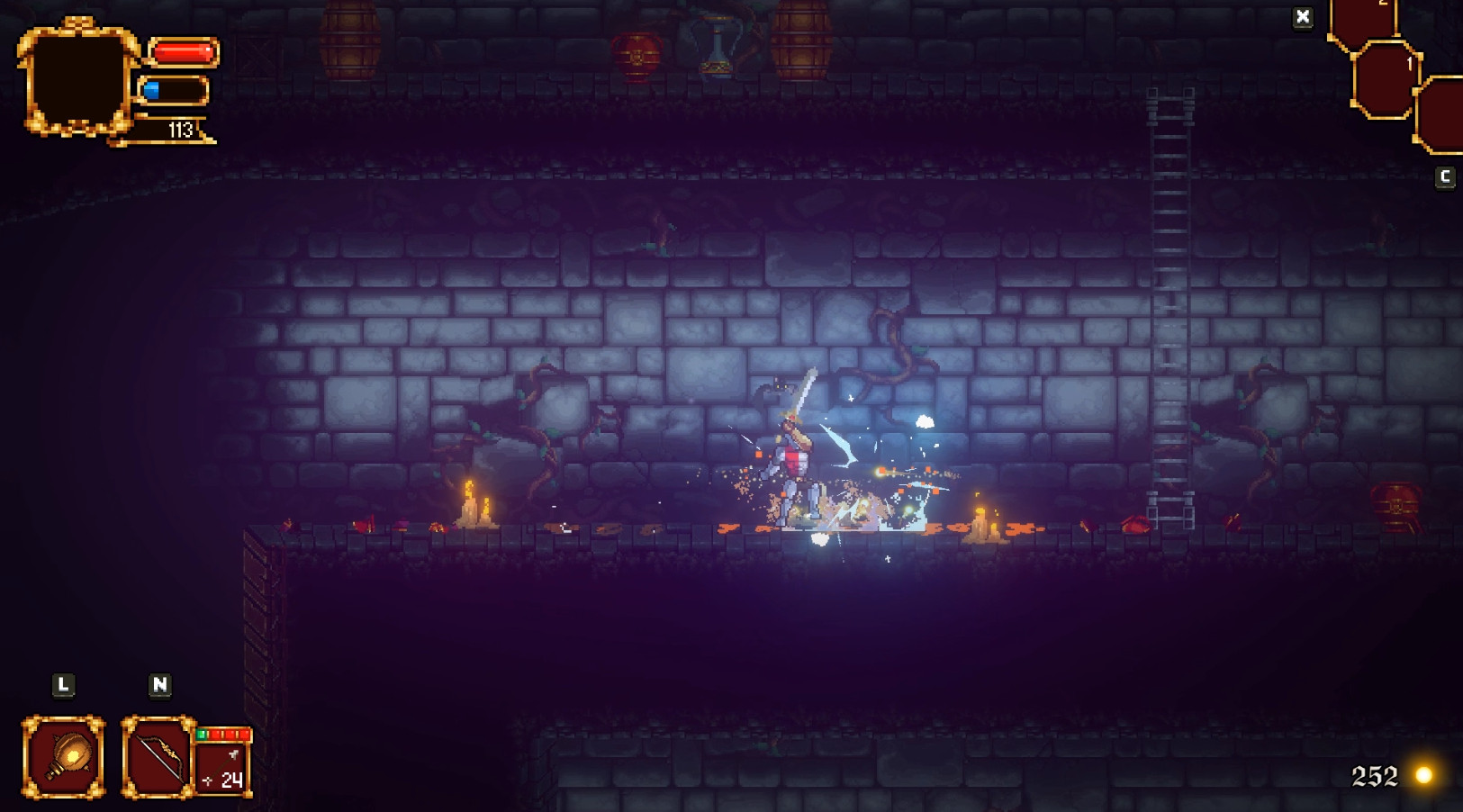Select the bow weapon in the N slot
Image resolution: width=1463 pixels, height=812 pixels.
(156, 756)
